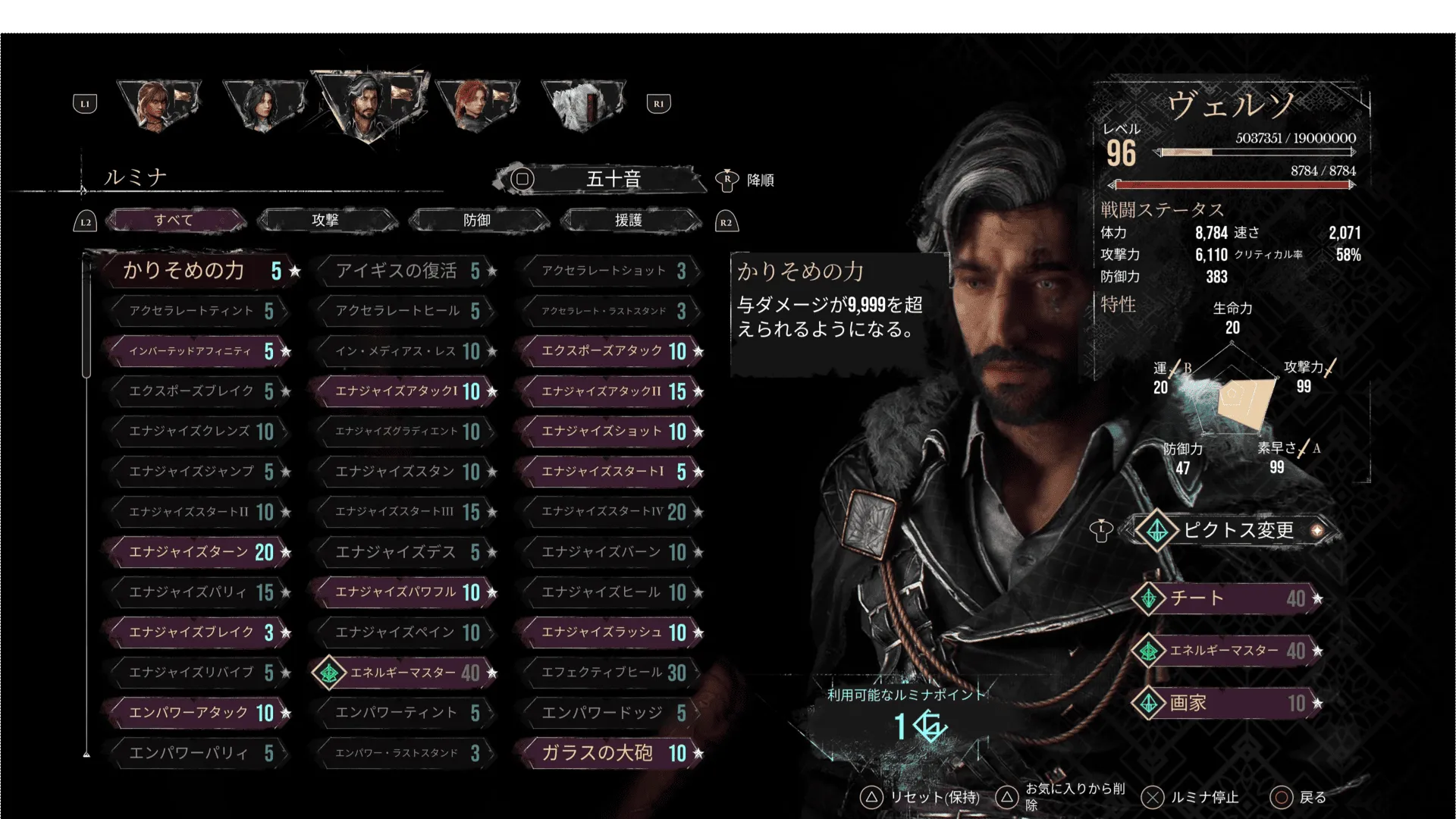Switch to the red-haired character portrait
The image size is (1456, 819).
(476, 104)
